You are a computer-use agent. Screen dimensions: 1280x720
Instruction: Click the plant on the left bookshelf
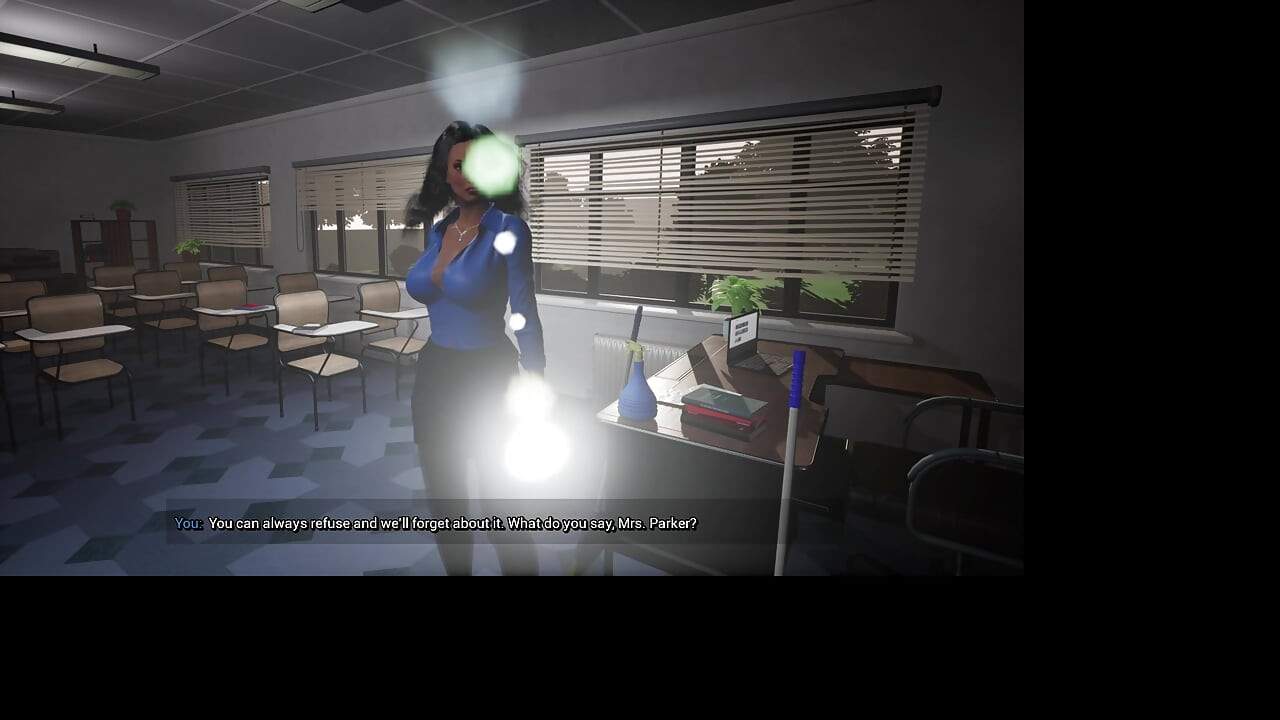[124, 210]
